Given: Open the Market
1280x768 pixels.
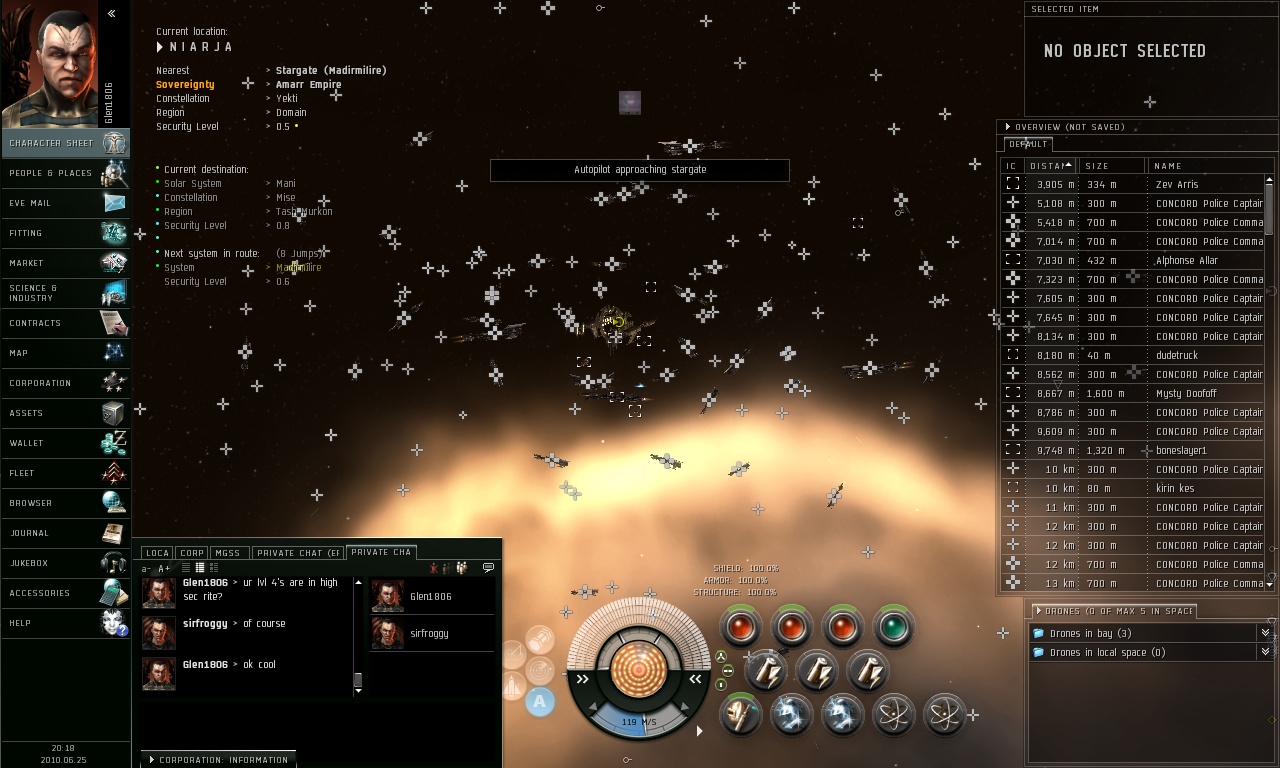Looking at the screenshot, I should click(x=65, y=263).
